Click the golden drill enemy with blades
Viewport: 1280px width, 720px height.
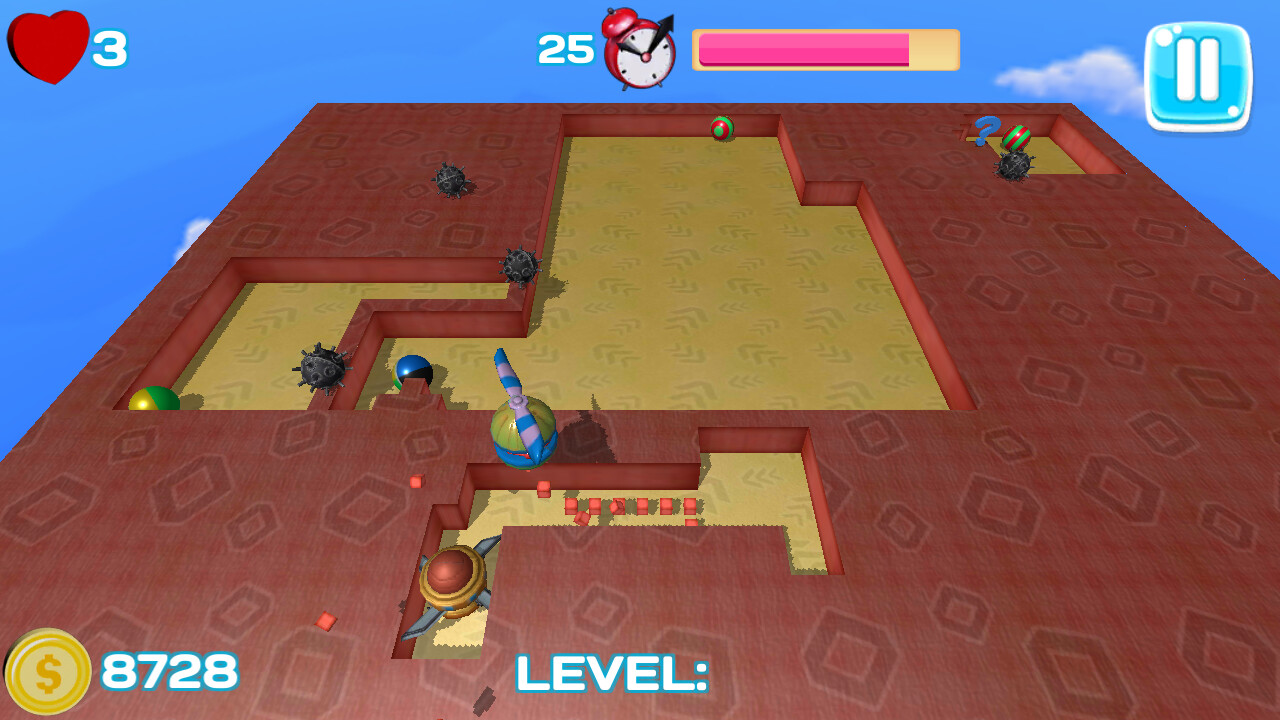click(452, 580)
